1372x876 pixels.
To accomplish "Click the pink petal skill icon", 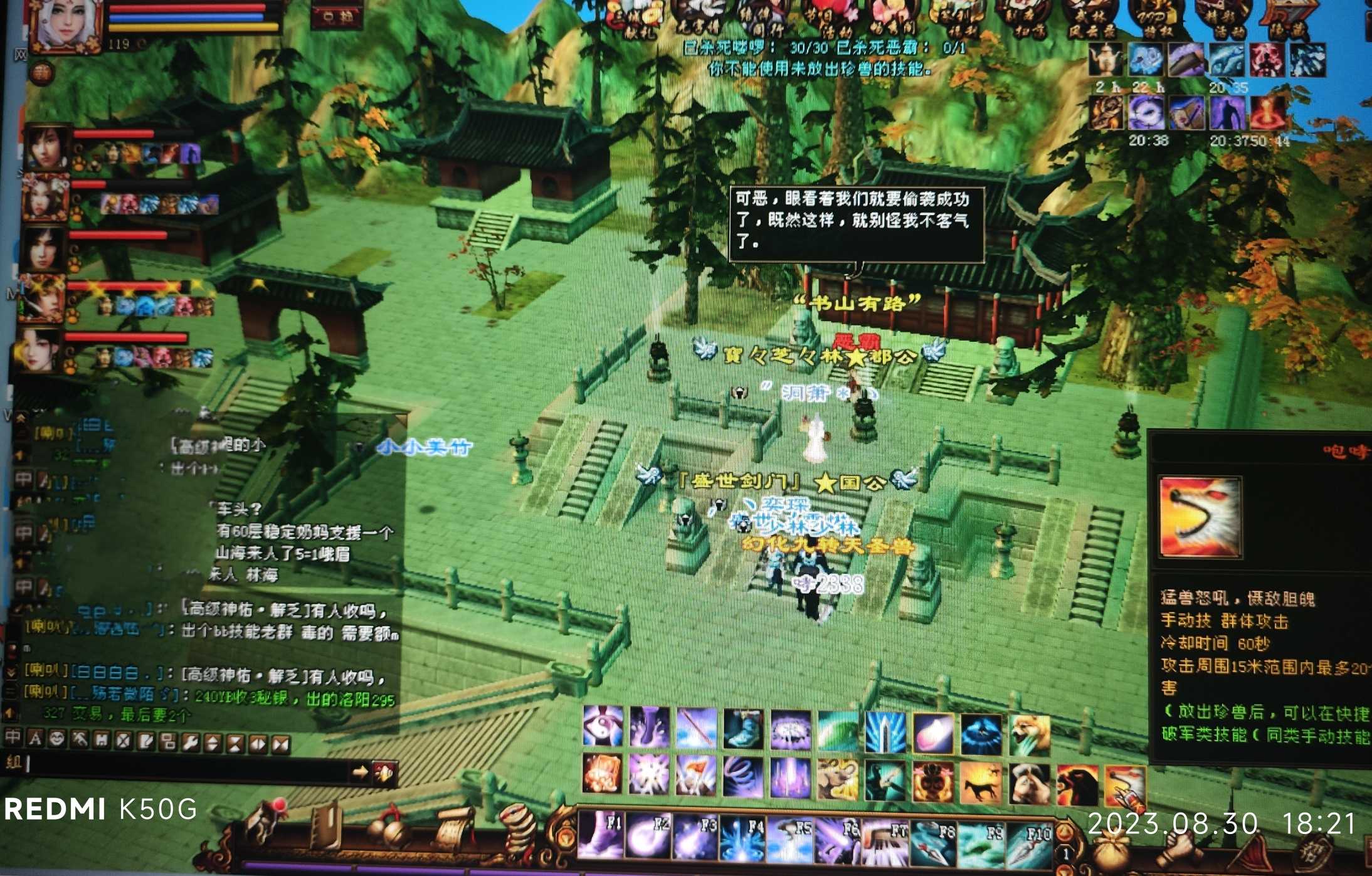I will [933, 732].
